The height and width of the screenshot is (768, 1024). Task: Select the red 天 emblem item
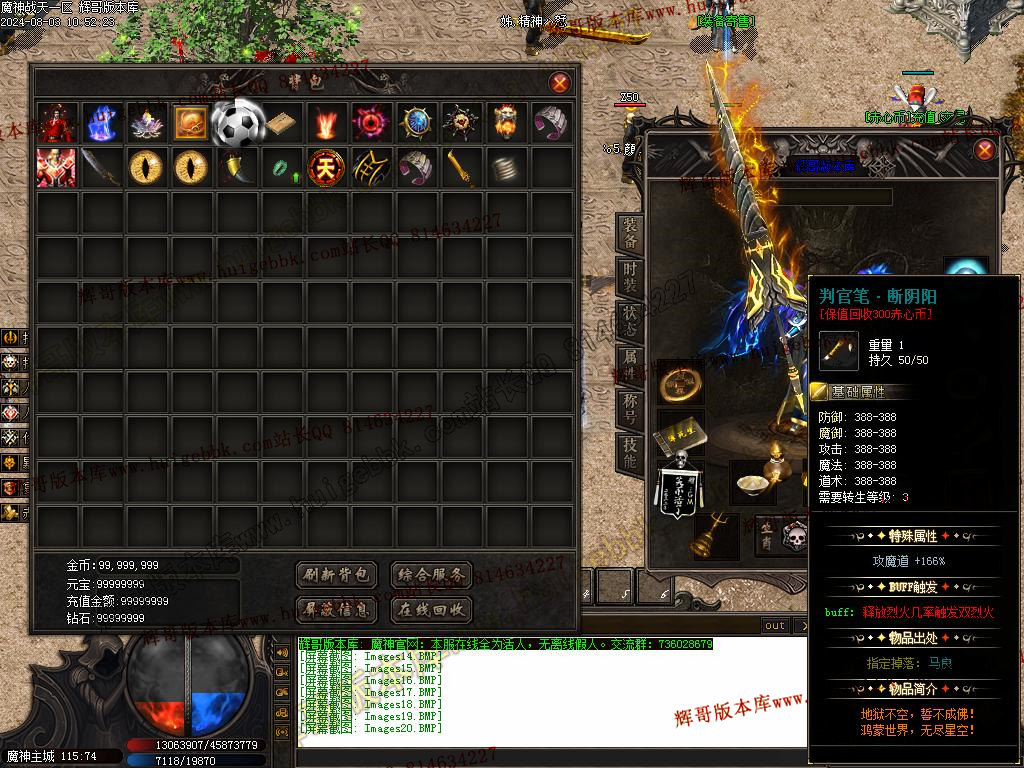pos(325,167)
